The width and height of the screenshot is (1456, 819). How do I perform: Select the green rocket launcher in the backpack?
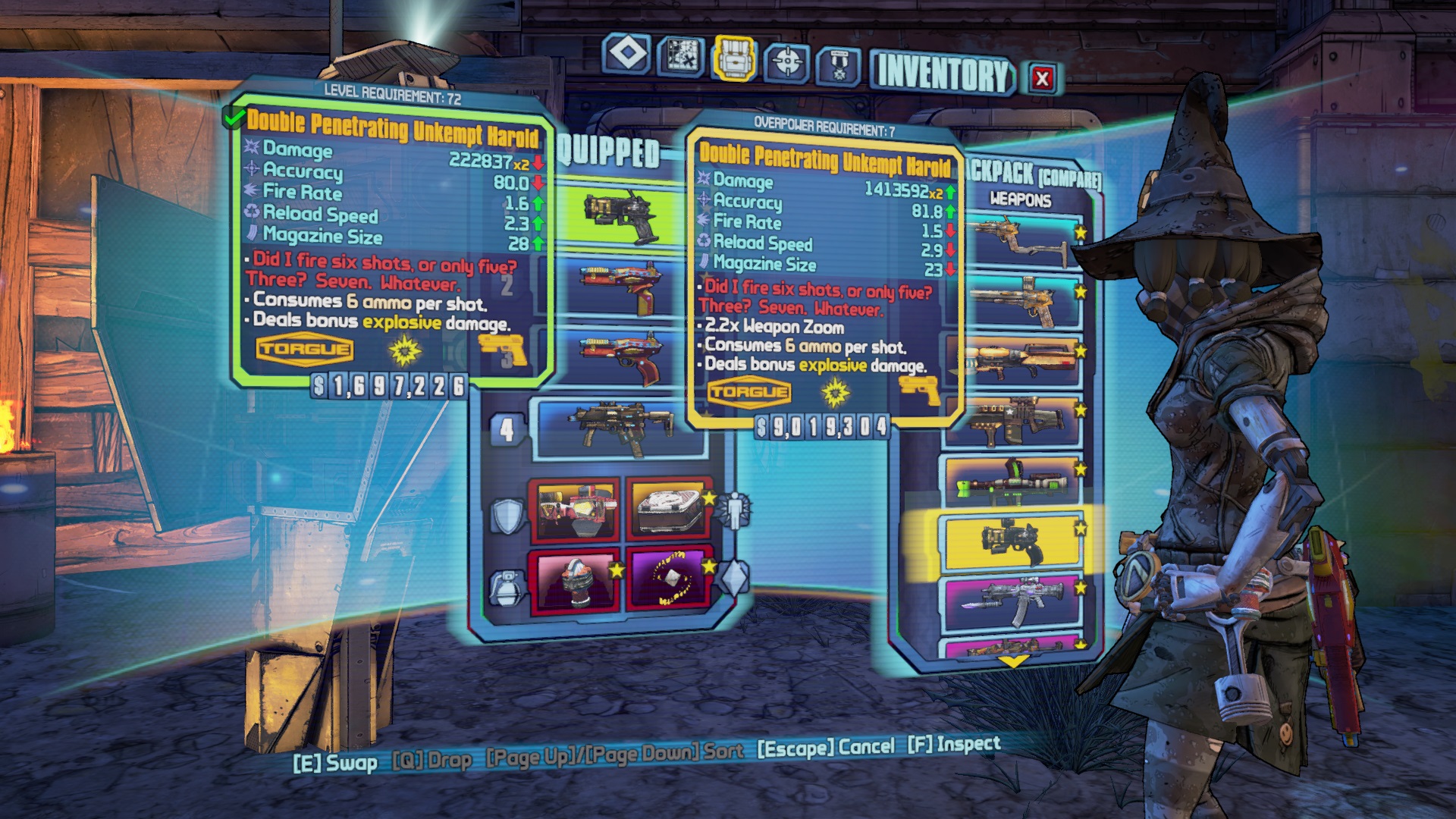(x=1011, y=481)
